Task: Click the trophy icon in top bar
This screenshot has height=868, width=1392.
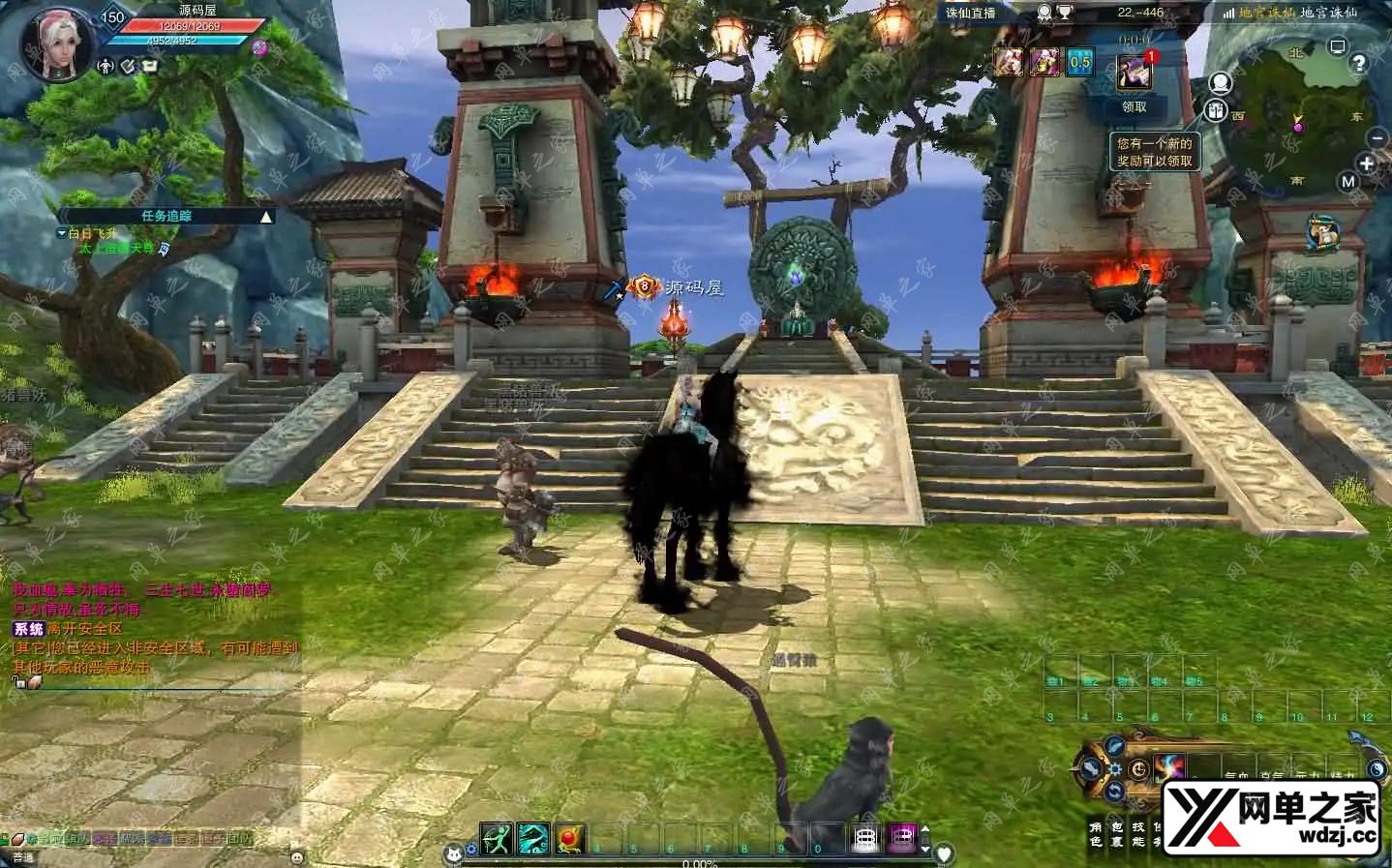Action: pos(1064,13)
